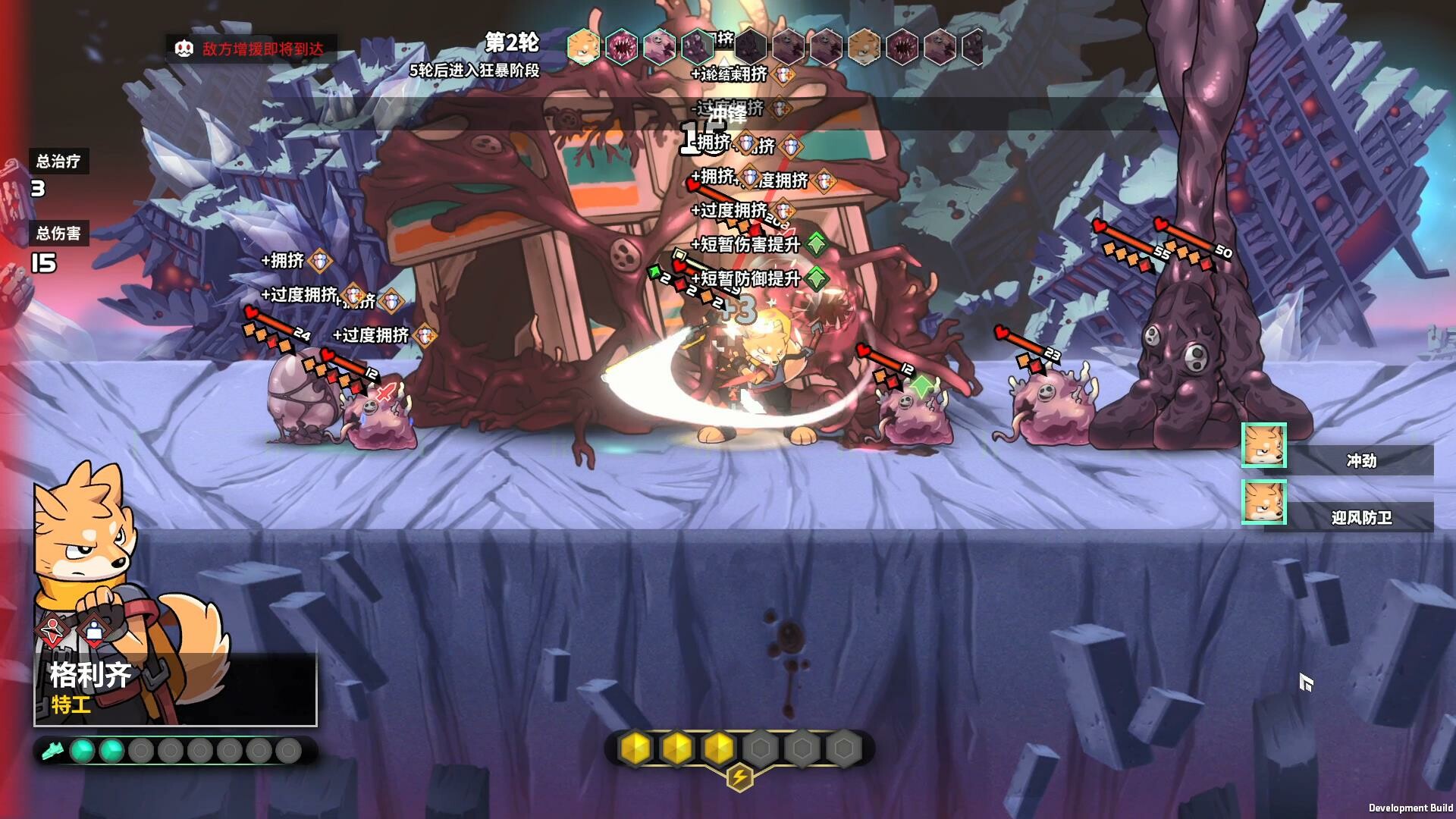Inspect the red dancing figure status icon

click(x=53, y=629)
